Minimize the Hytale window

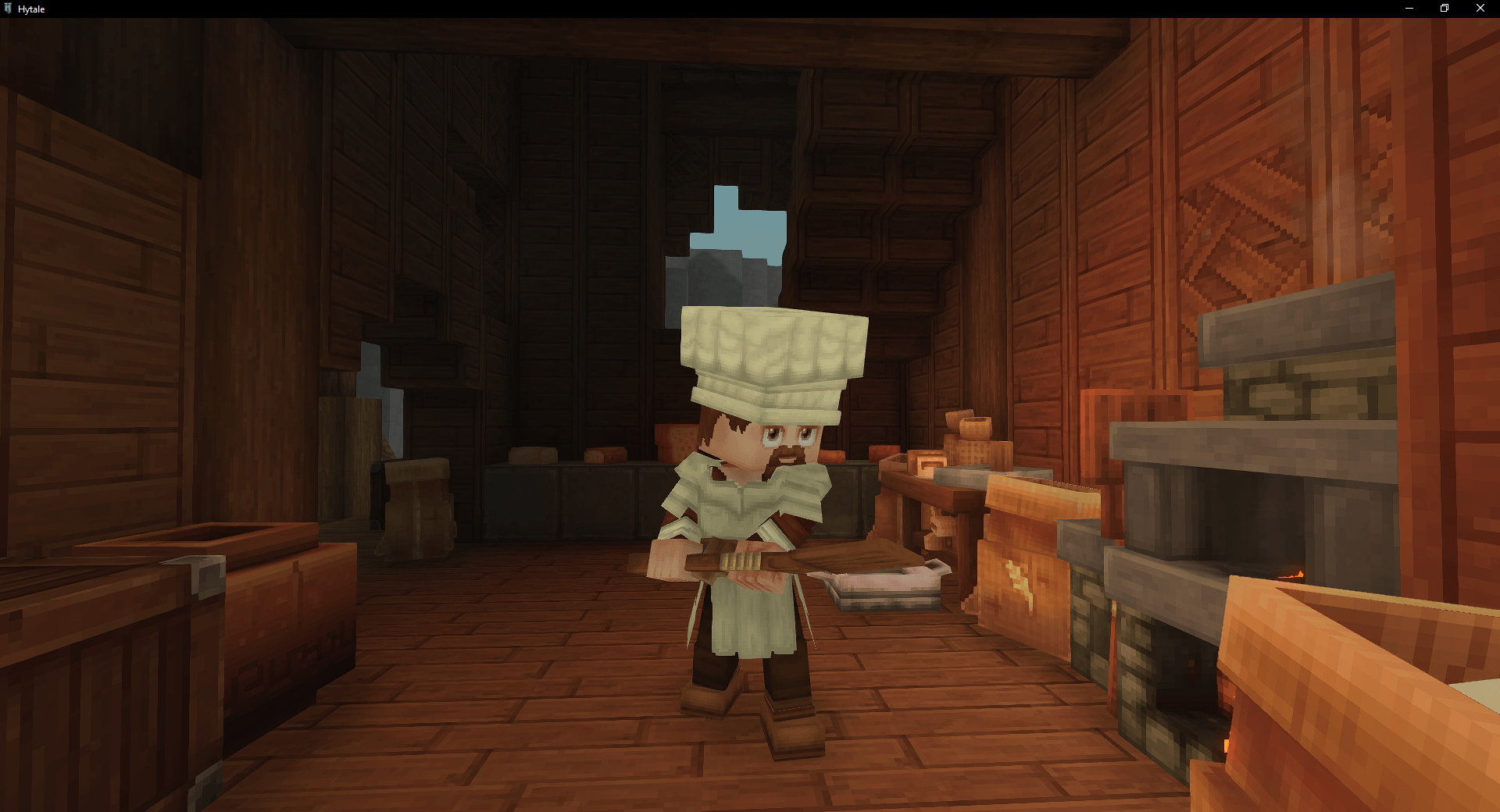coord(1409,8)
